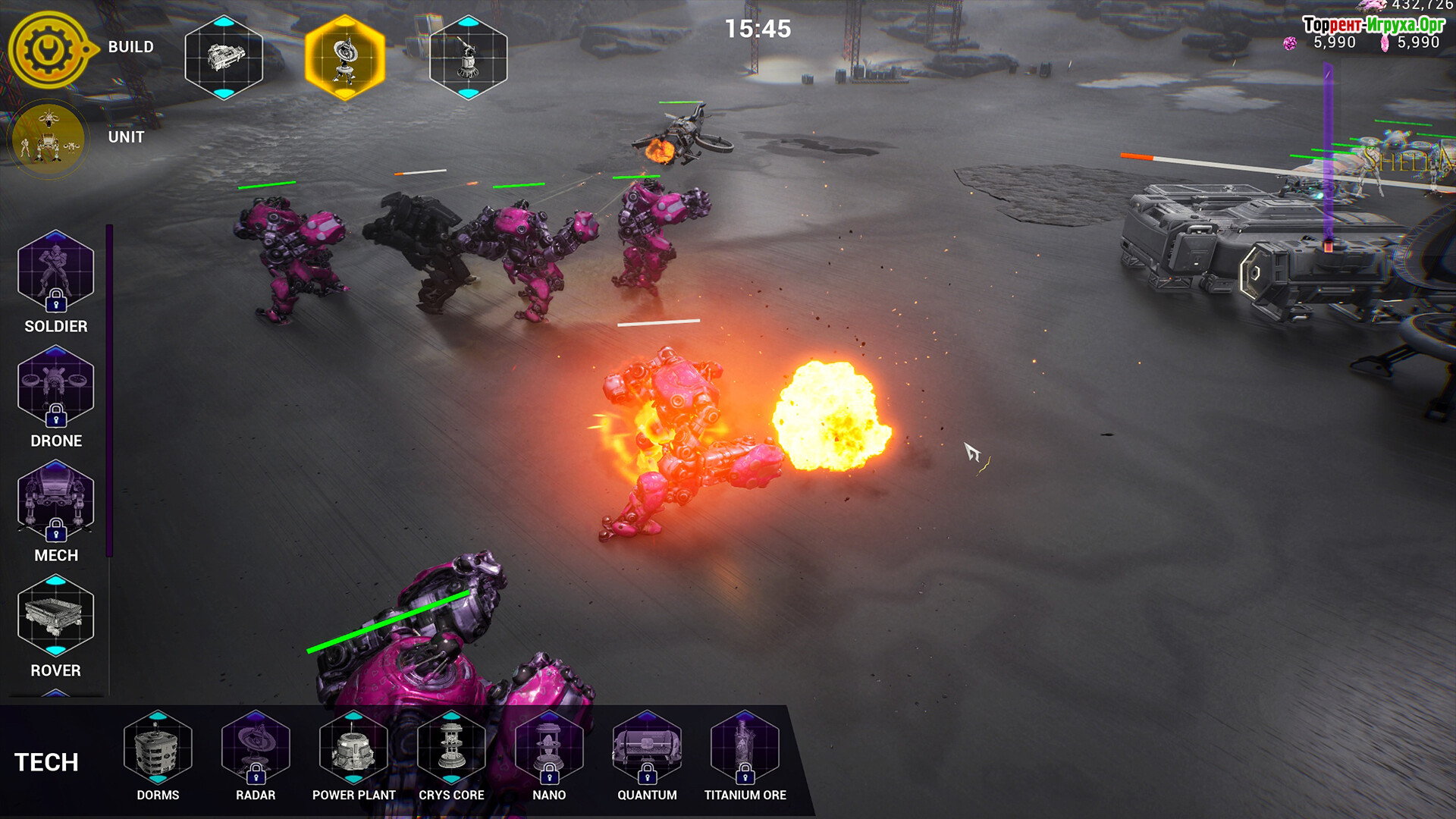The width and height of the screenshot is (1456, 819).
Task: Click the locked Nano tech
Action: (549, 748)
